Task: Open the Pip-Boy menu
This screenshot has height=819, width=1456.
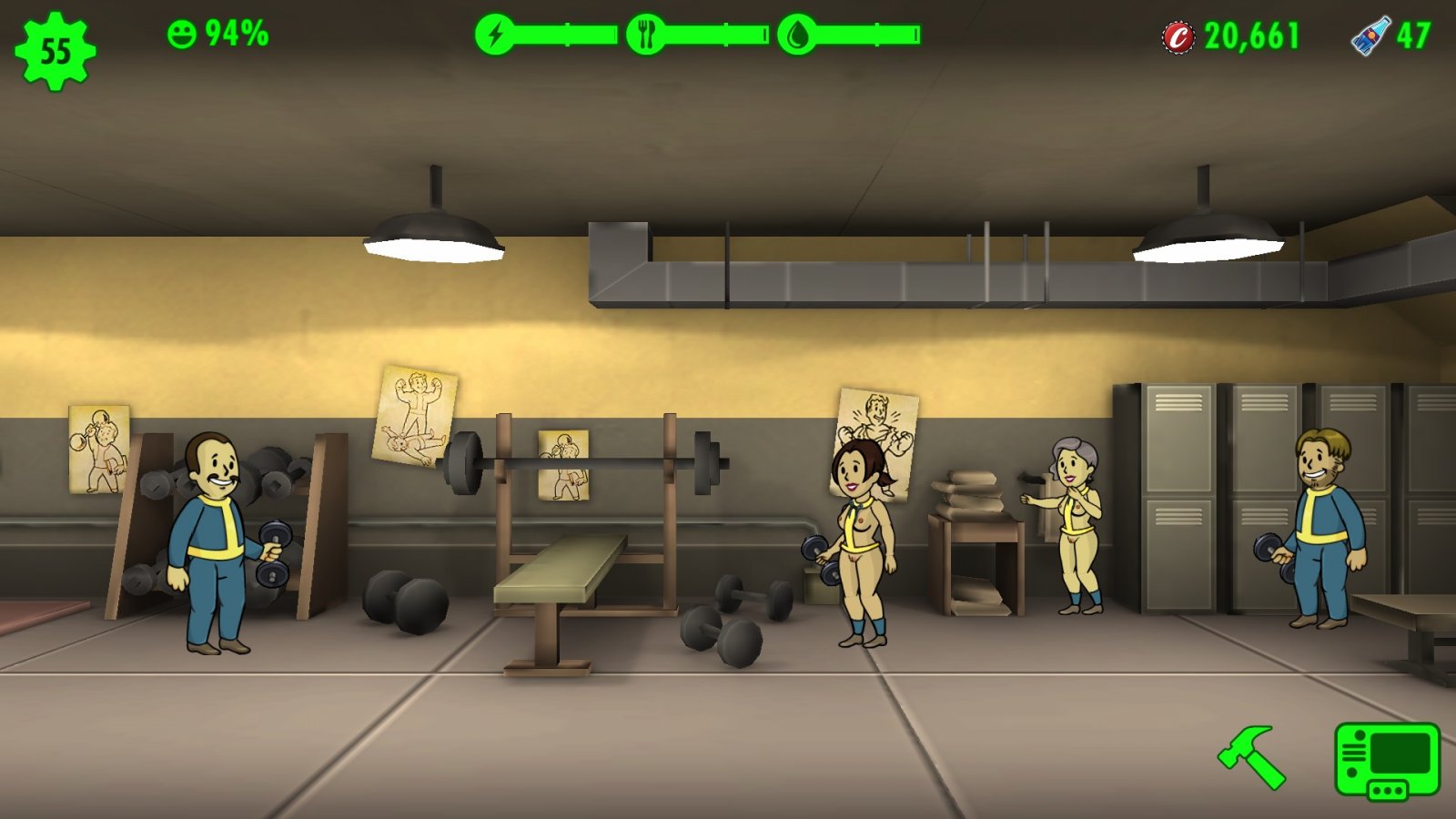Action: [1387, 761]
